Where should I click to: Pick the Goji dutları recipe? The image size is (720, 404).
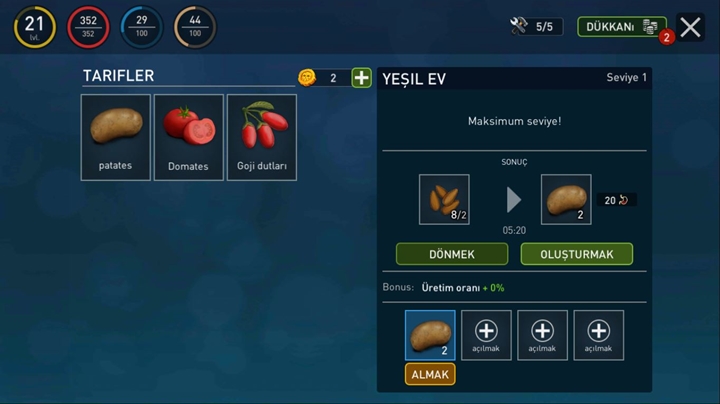[x=262, y=137]
